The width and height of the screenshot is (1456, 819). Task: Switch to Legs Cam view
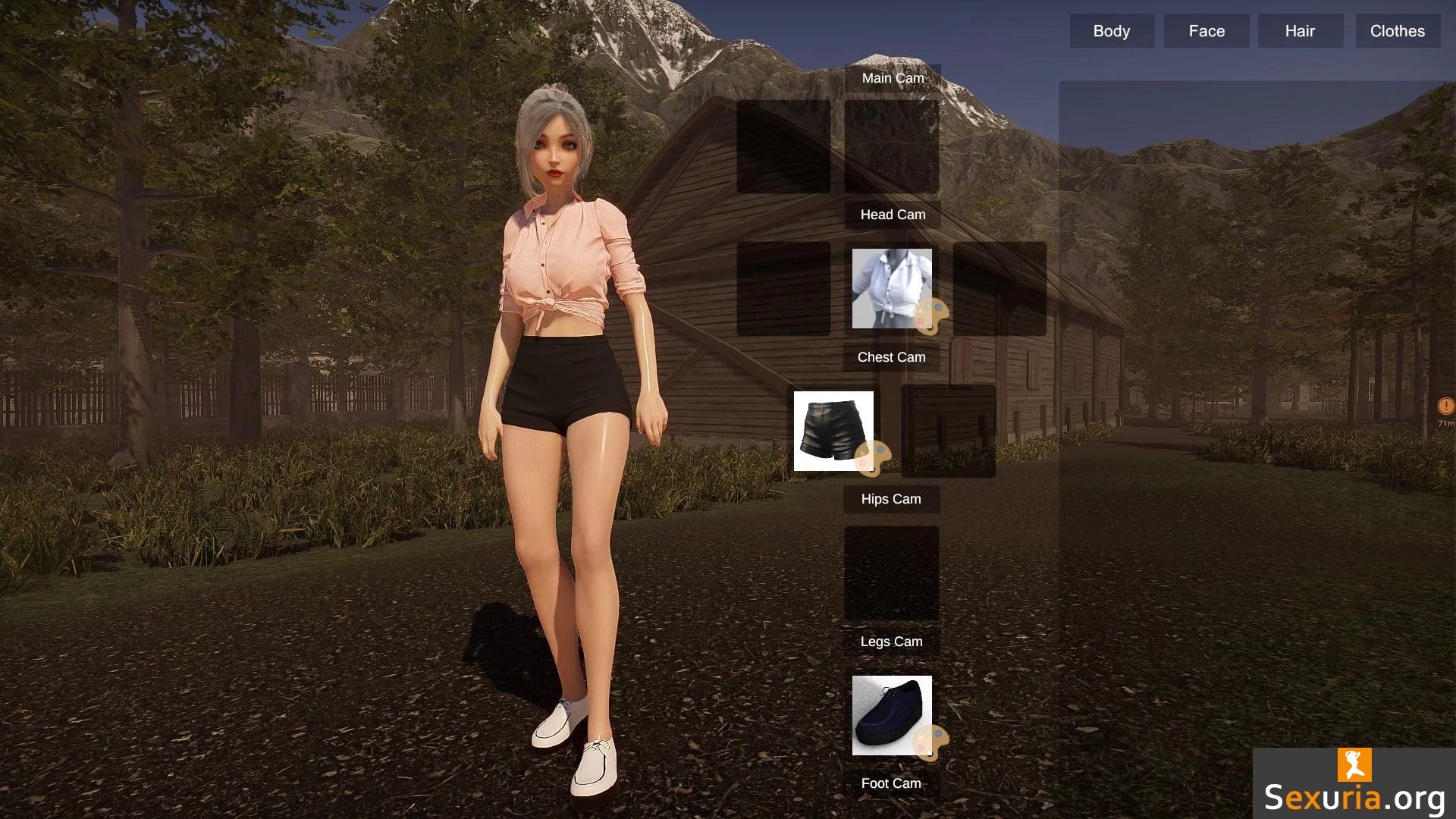[x=891, y=642]
